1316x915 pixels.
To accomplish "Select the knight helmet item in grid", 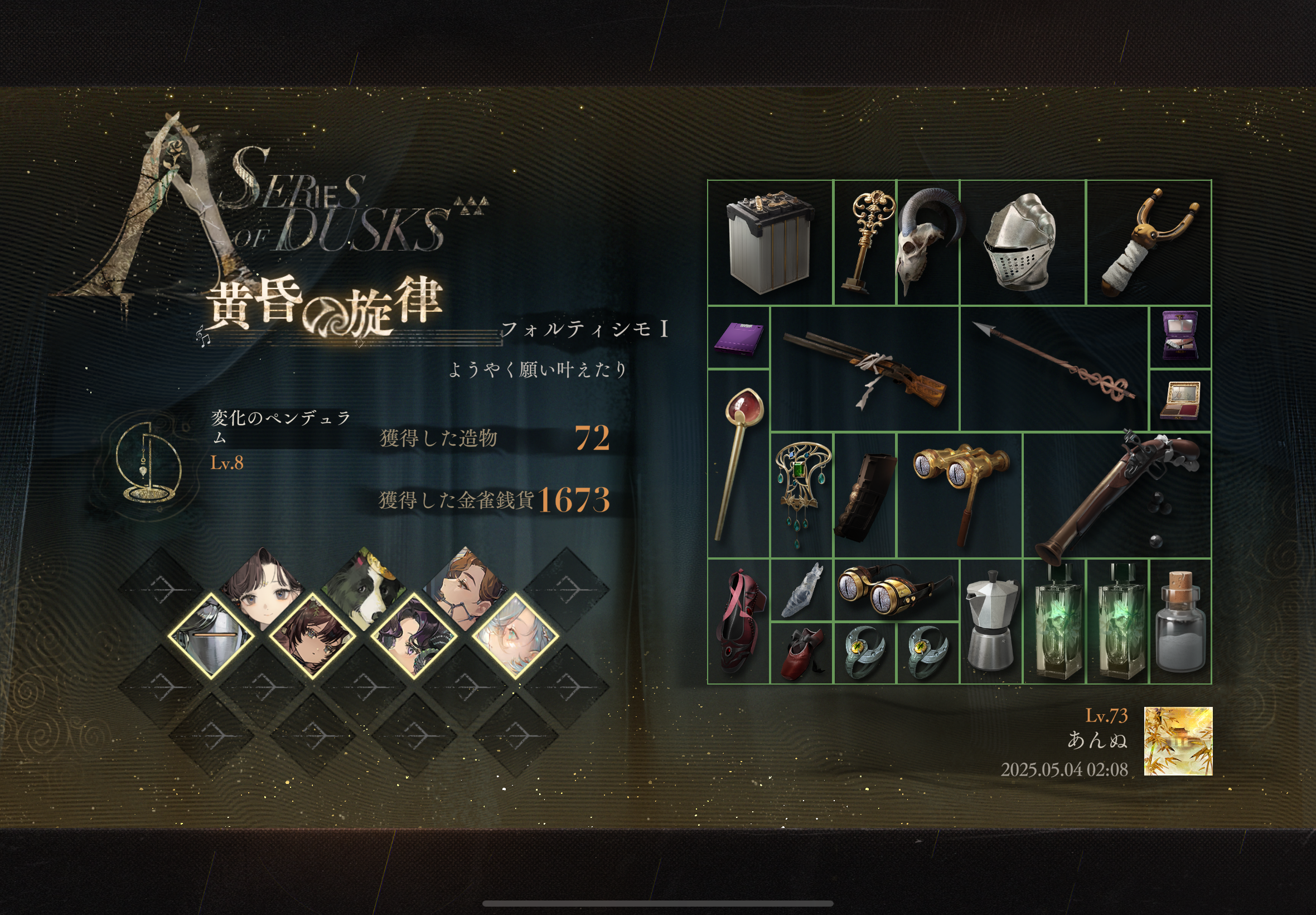I will [1022, 243].
